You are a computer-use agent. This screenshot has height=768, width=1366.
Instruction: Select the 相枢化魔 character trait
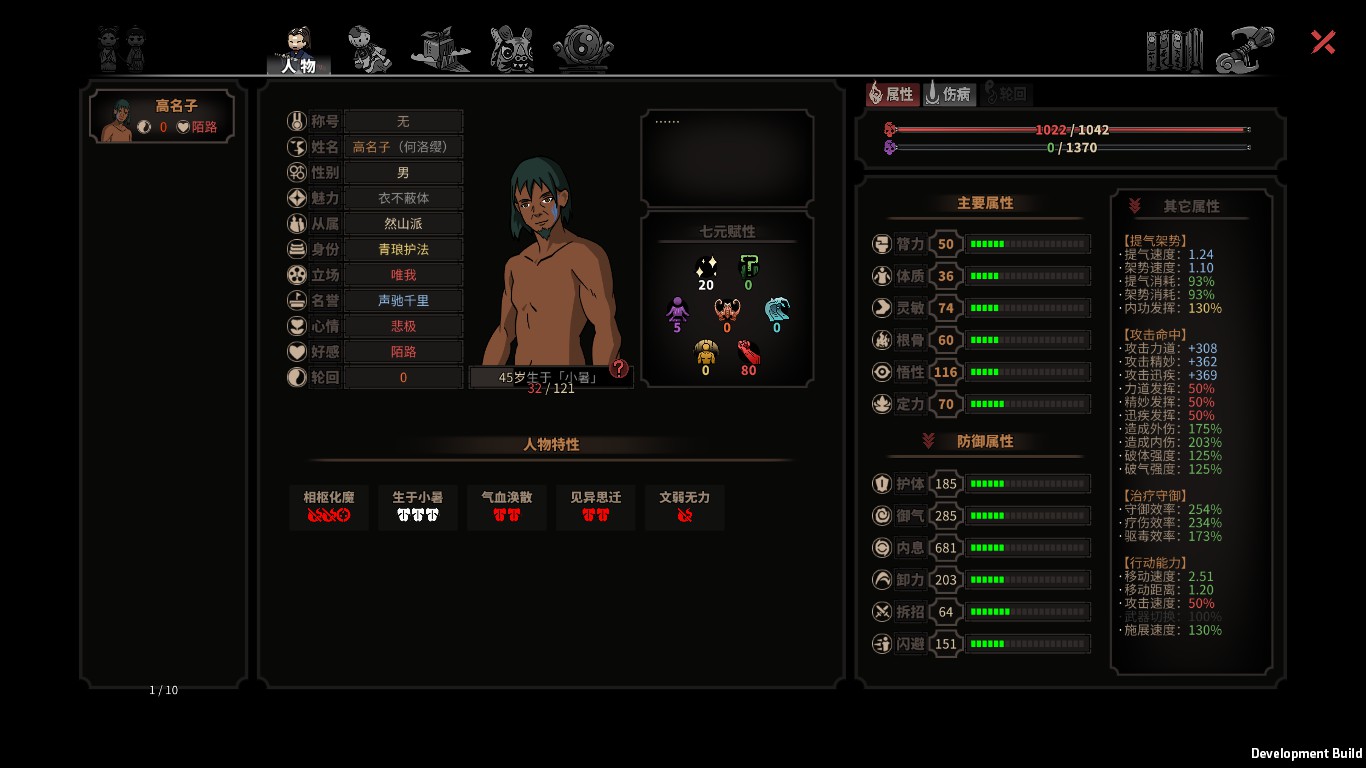[328, 507]
